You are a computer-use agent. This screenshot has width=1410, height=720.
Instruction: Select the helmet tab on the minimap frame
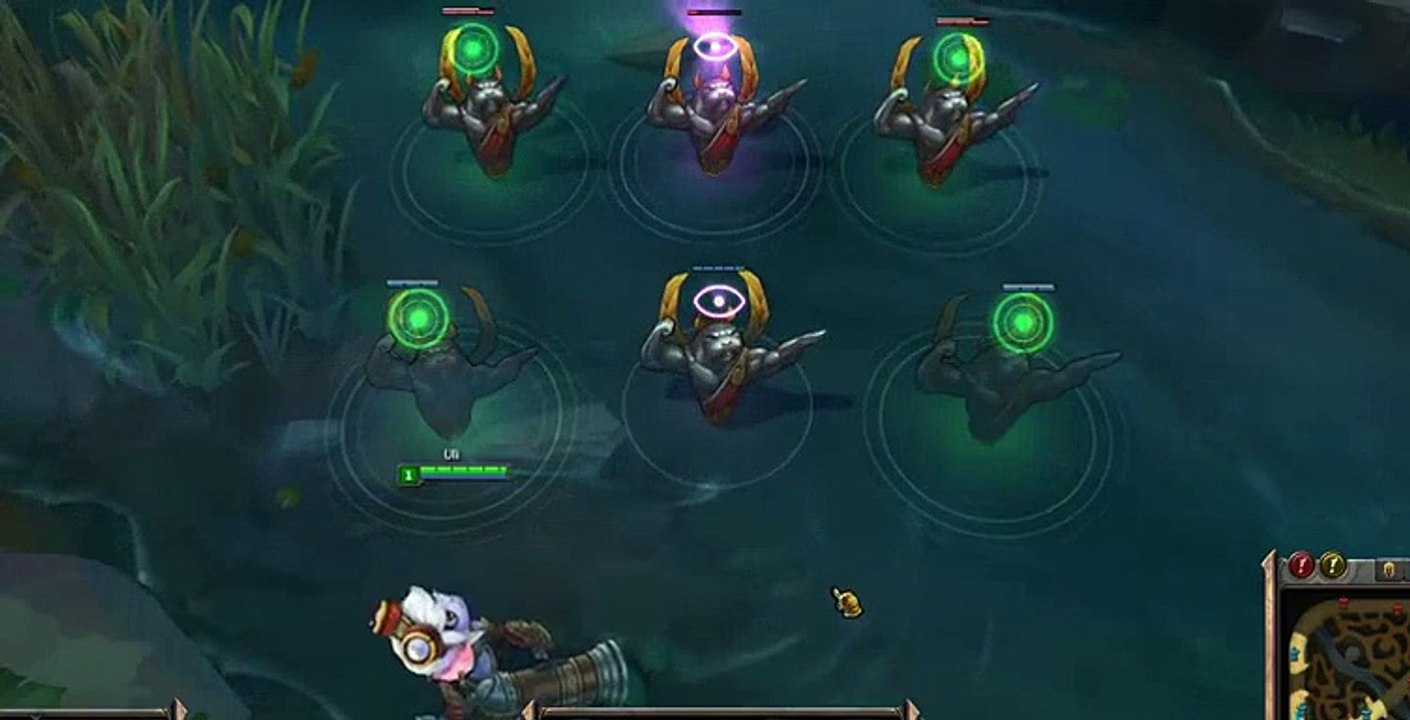point(1389,569)
